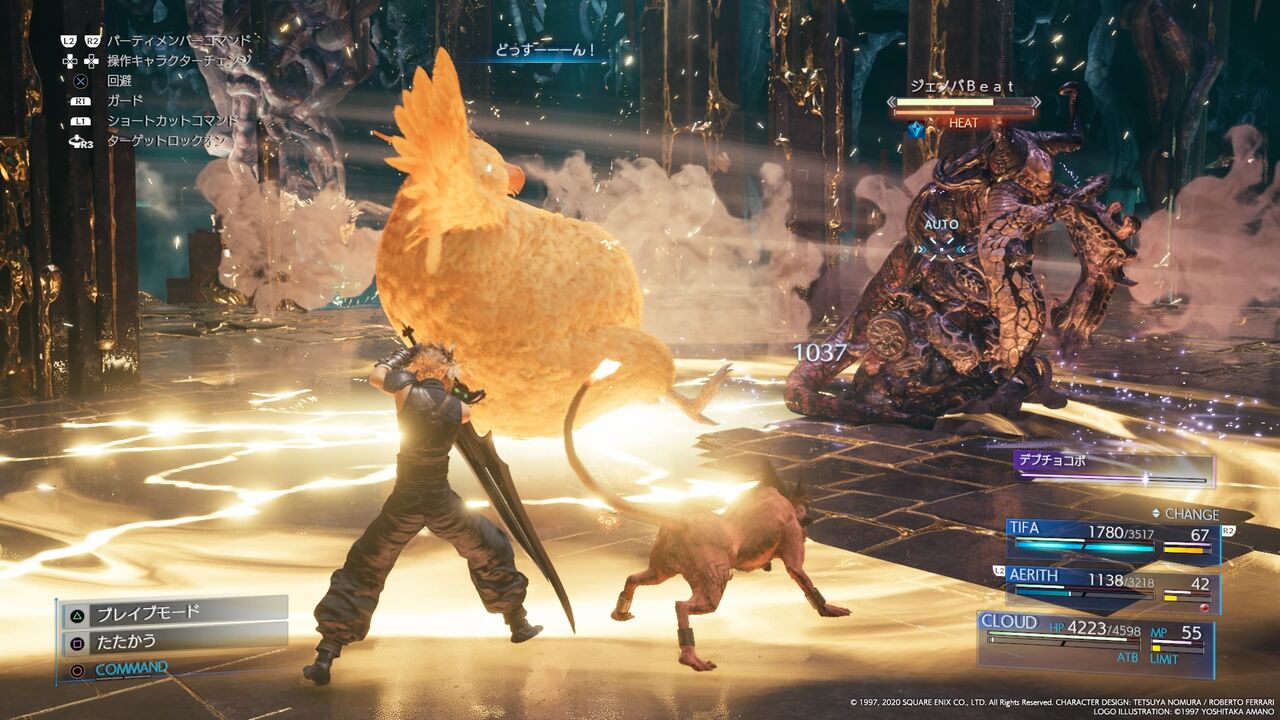This screenshot has height=720, width=1280.
Task: Toggle the AUTO battle indicator
Action: point(944,226)
